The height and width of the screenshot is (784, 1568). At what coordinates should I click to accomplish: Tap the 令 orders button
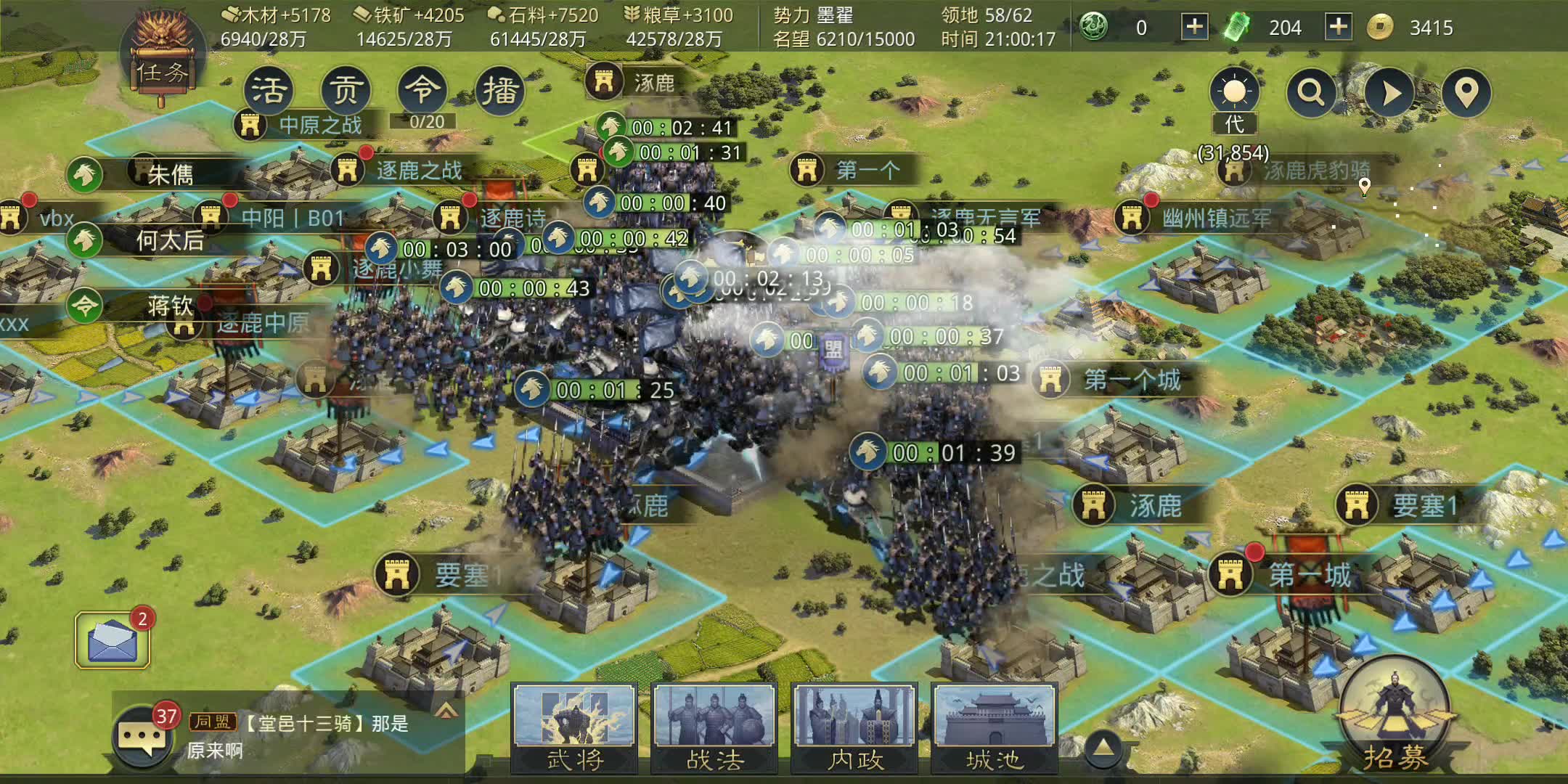click(422, 91)
